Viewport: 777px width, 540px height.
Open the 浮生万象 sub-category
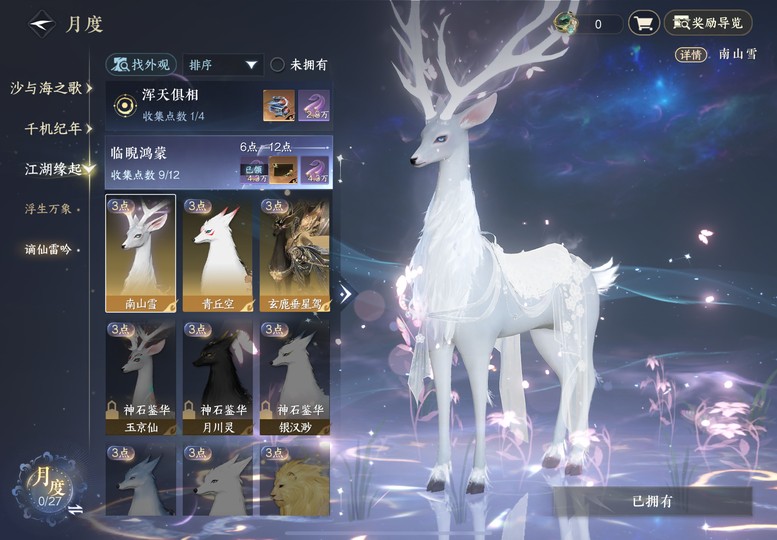[48, 209]
